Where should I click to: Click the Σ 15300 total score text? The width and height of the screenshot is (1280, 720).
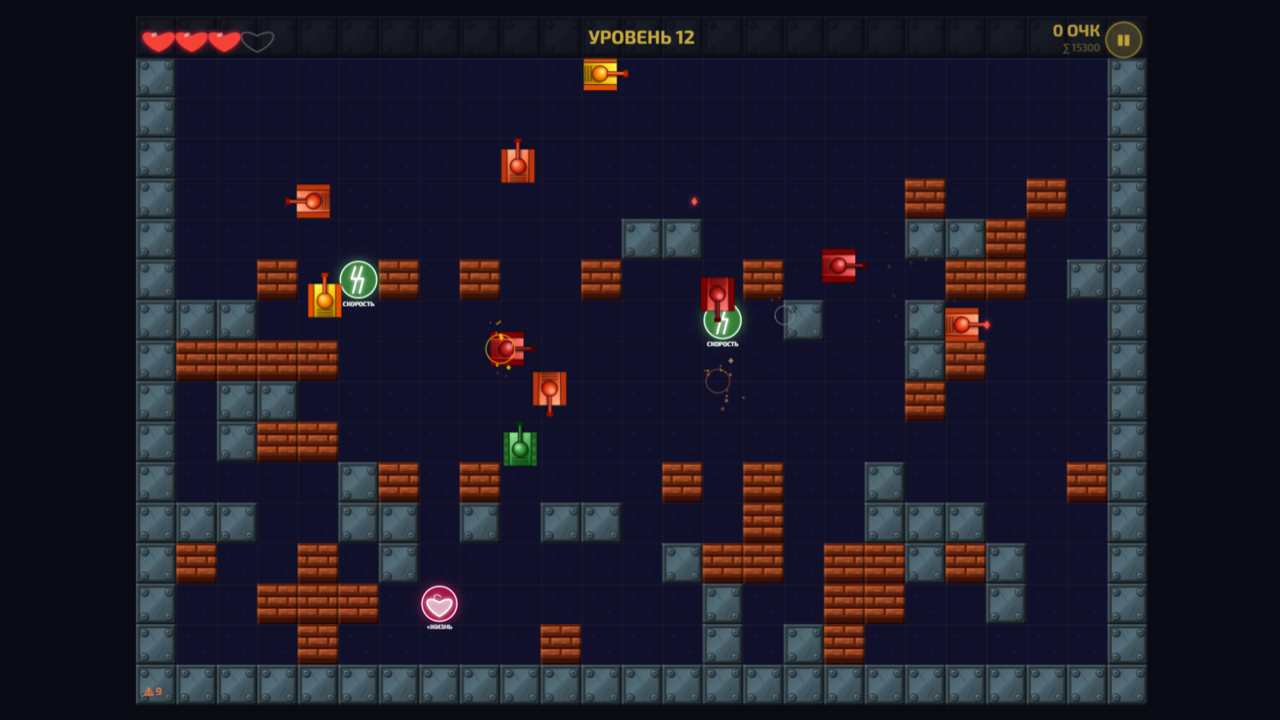pos(1080,46)
